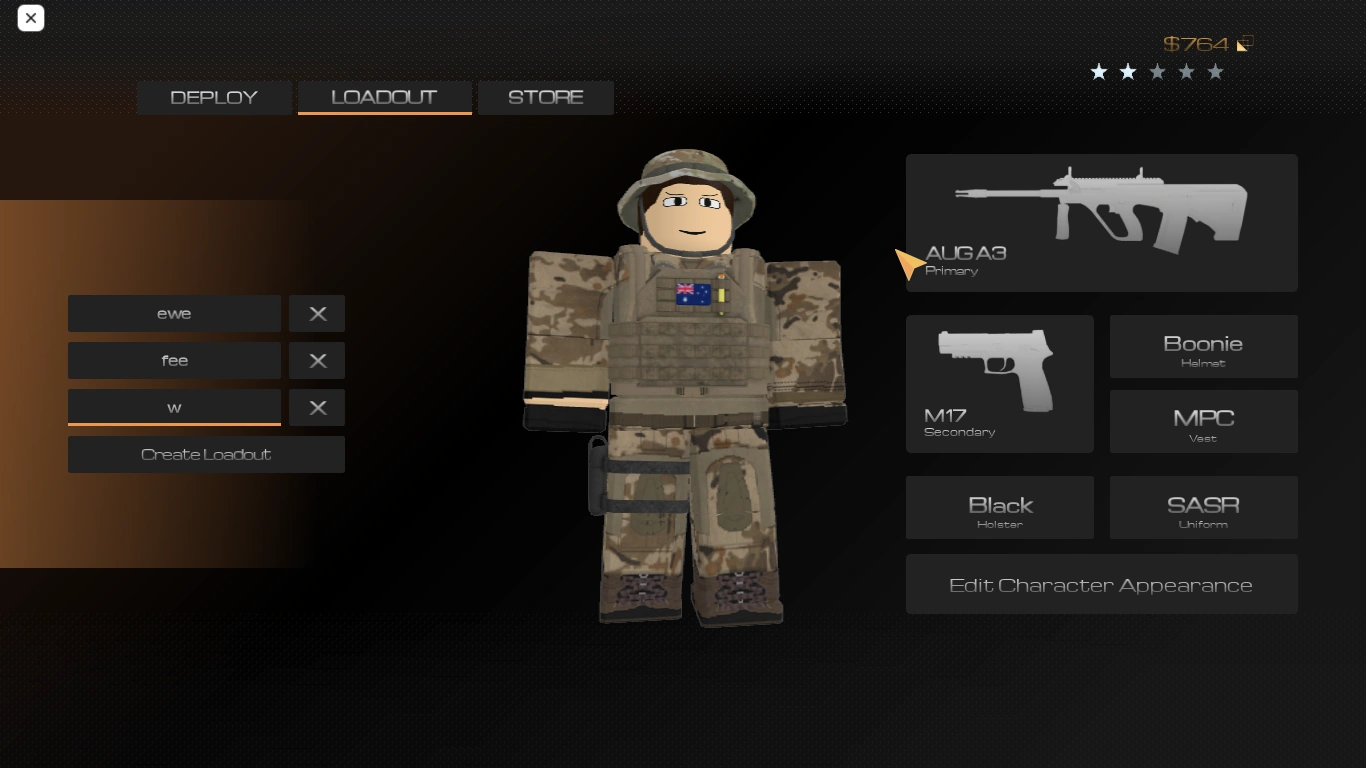Click the "w" loadout name field

[174, 407]
